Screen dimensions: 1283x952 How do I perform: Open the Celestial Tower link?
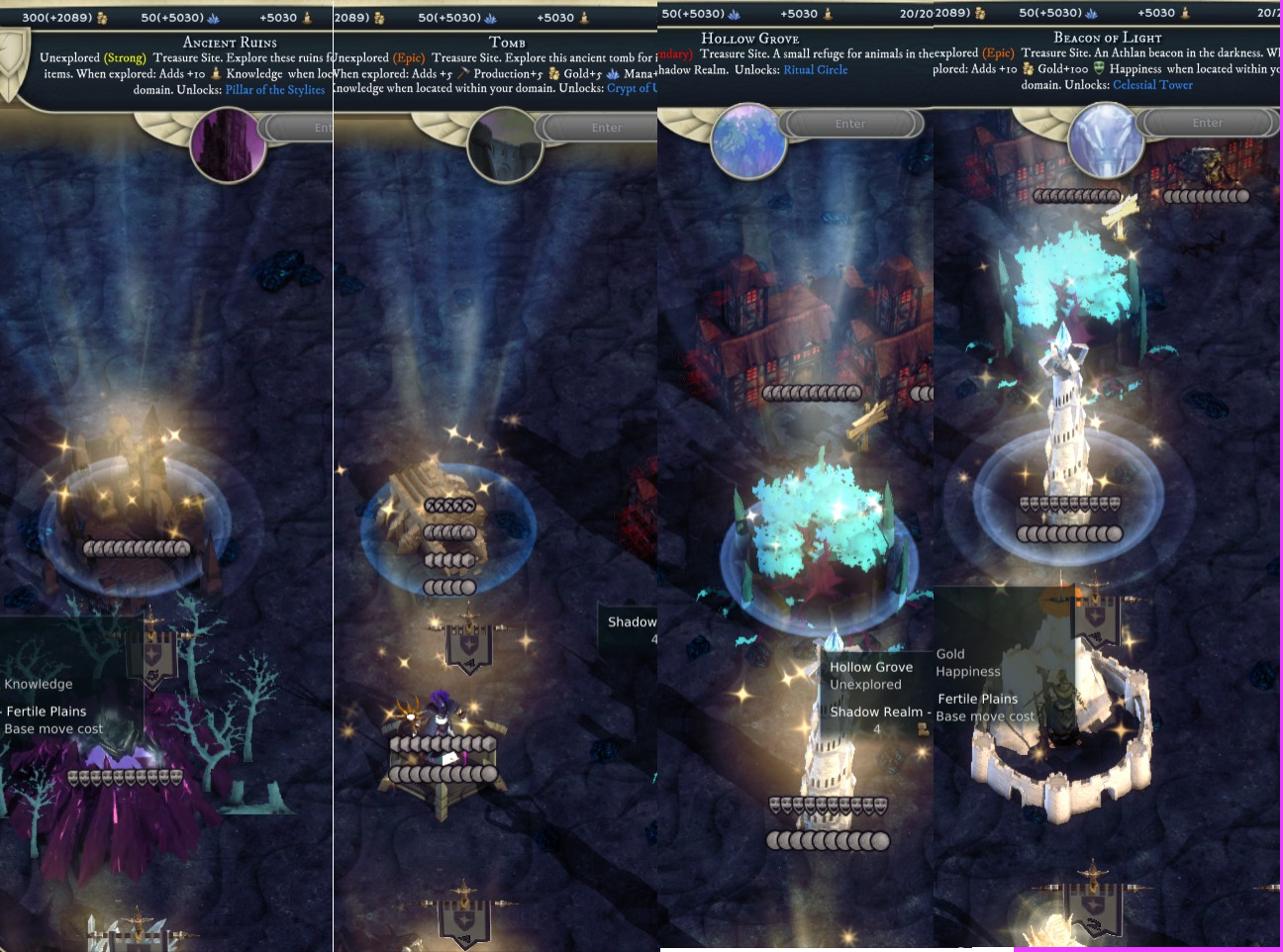(1152, 85)
